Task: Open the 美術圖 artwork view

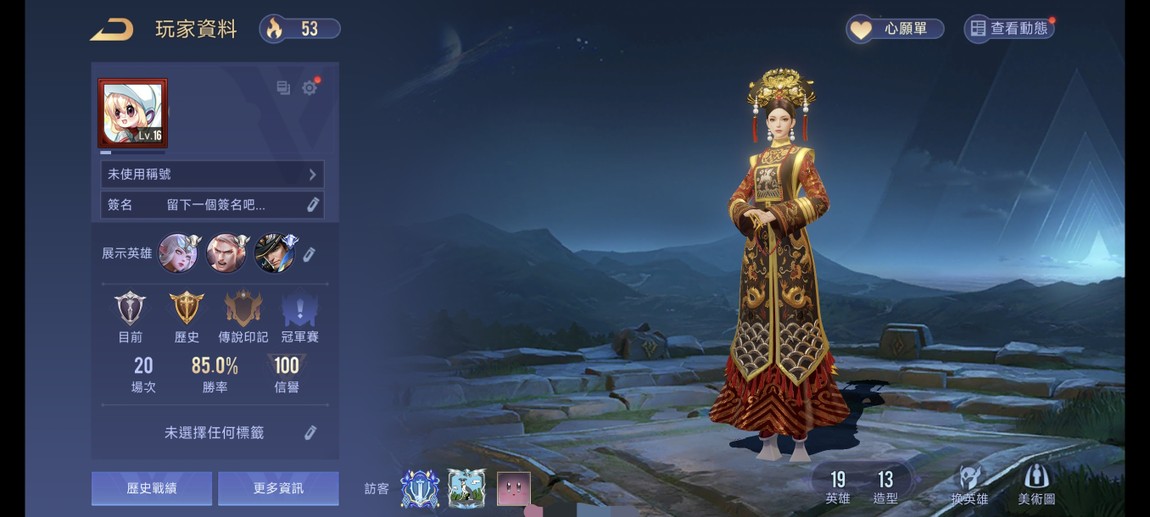Action: [1036, 485]
